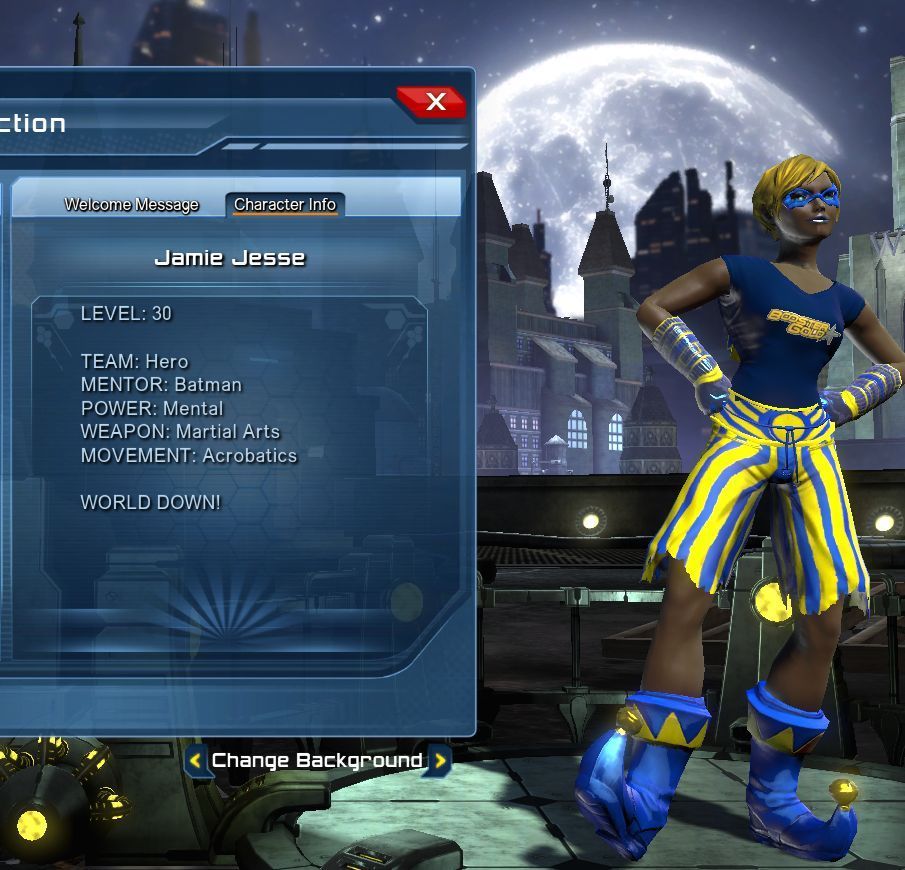
Task: Show the previous background with left arrow
Action: (x=196, y=761)
